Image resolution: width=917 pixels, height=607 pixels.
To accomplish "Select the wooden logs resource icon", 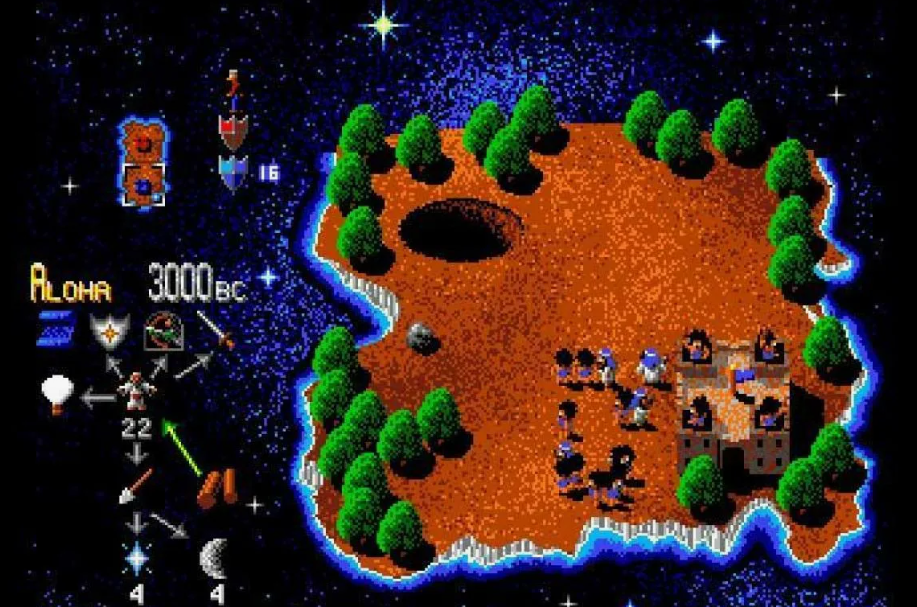I will (217, 486).
